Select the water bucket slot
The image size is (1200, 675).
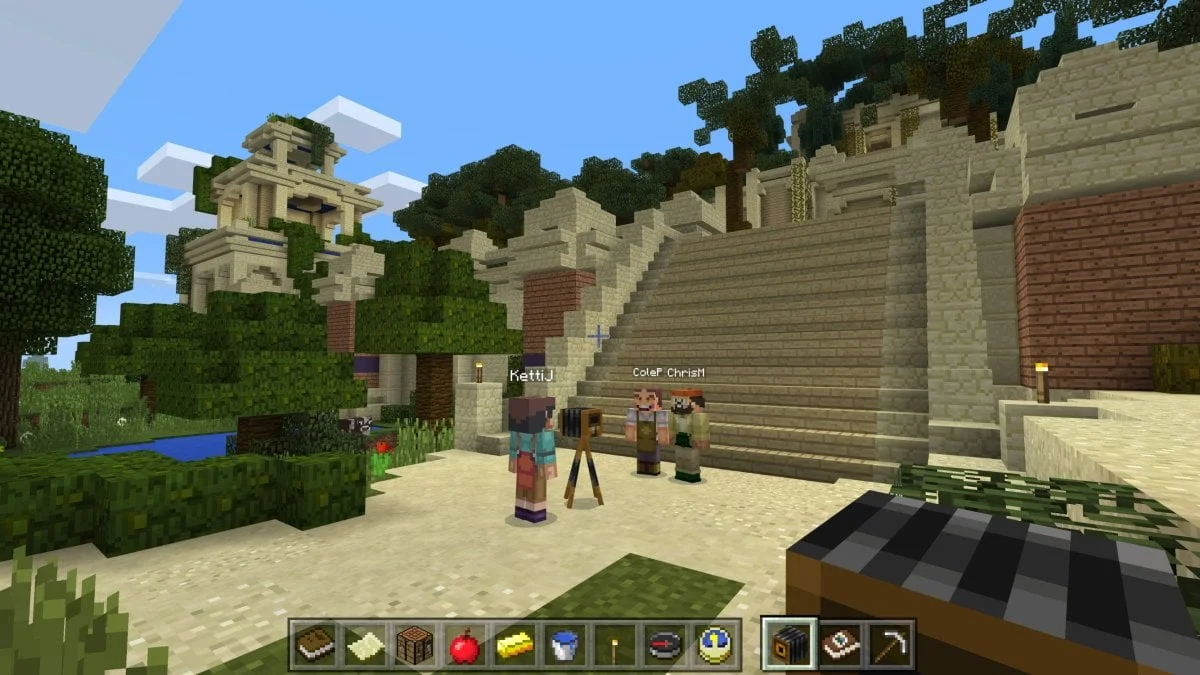coord(564,644)
